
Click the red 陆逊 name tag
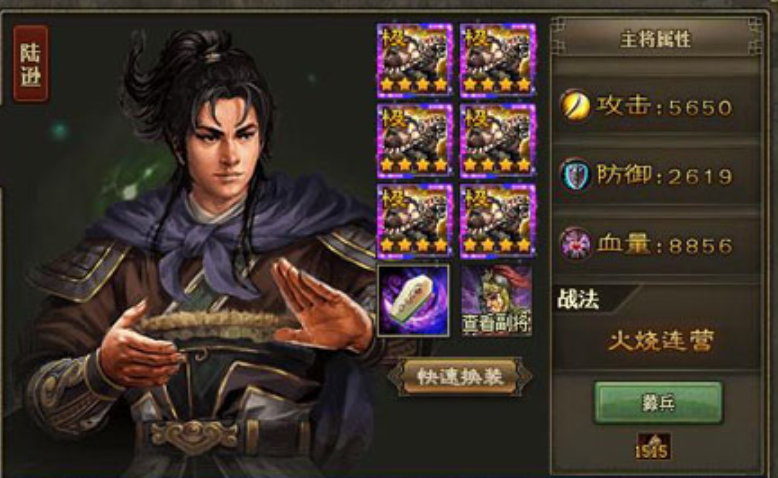tap(30, 64)
